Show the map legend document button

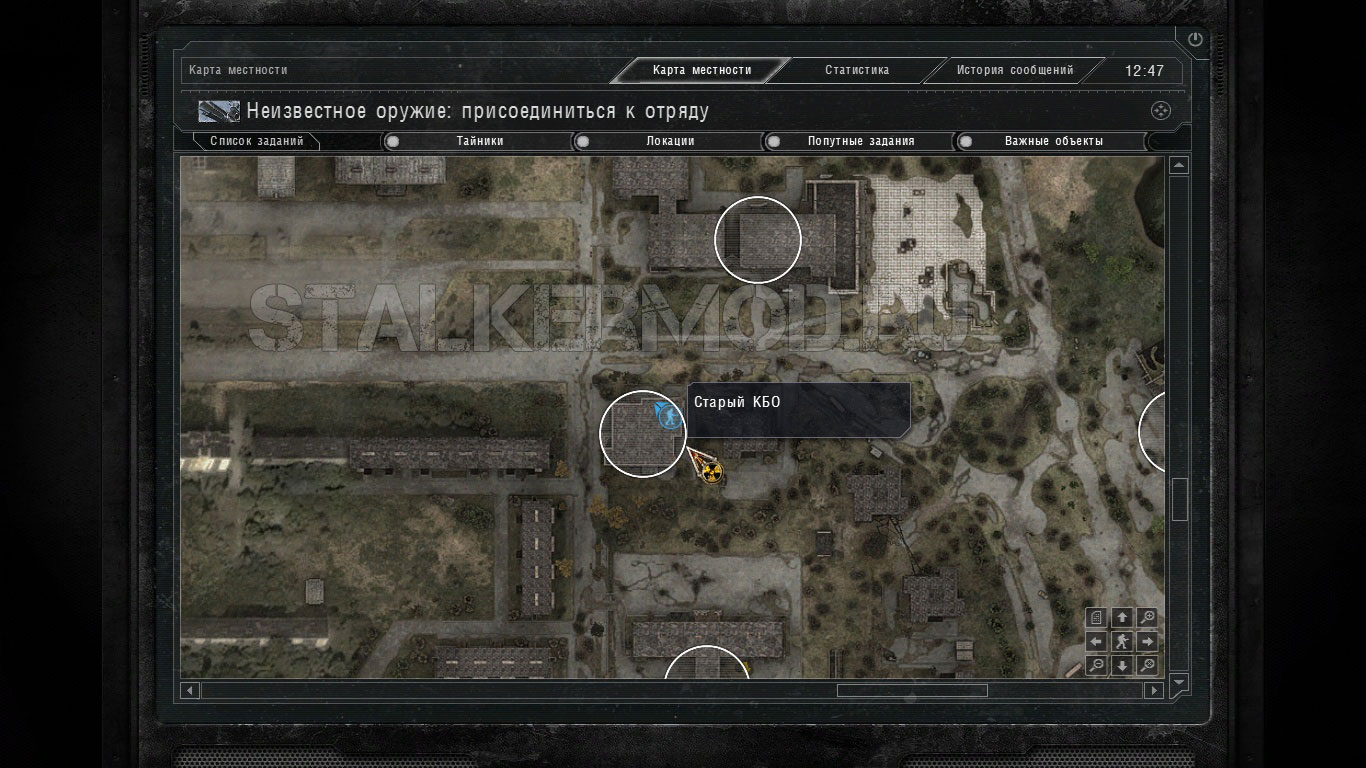pyautogui.click(x=1097, y=617)
